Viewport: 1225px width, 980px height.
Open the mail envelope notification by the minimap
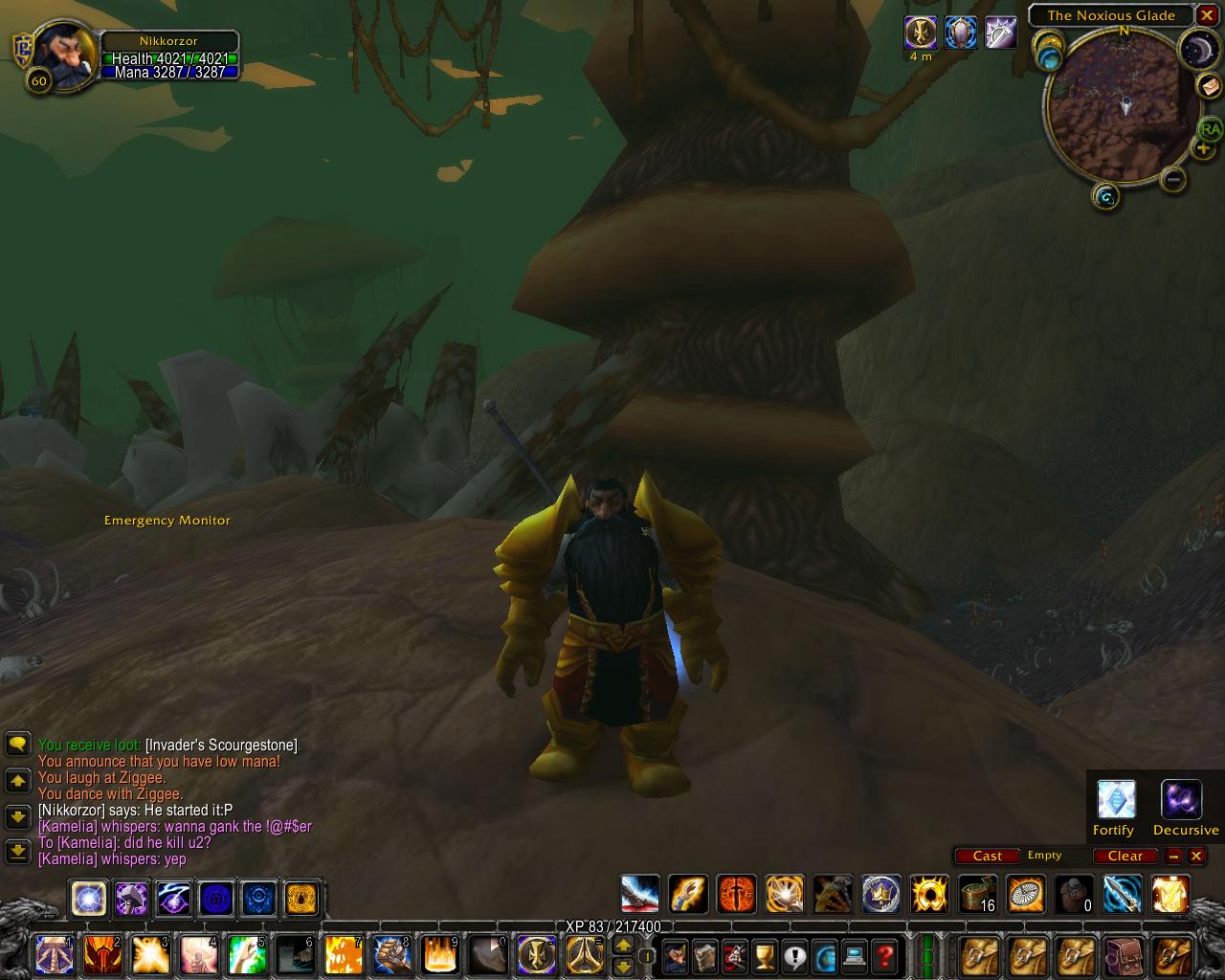click(1210, 86)
